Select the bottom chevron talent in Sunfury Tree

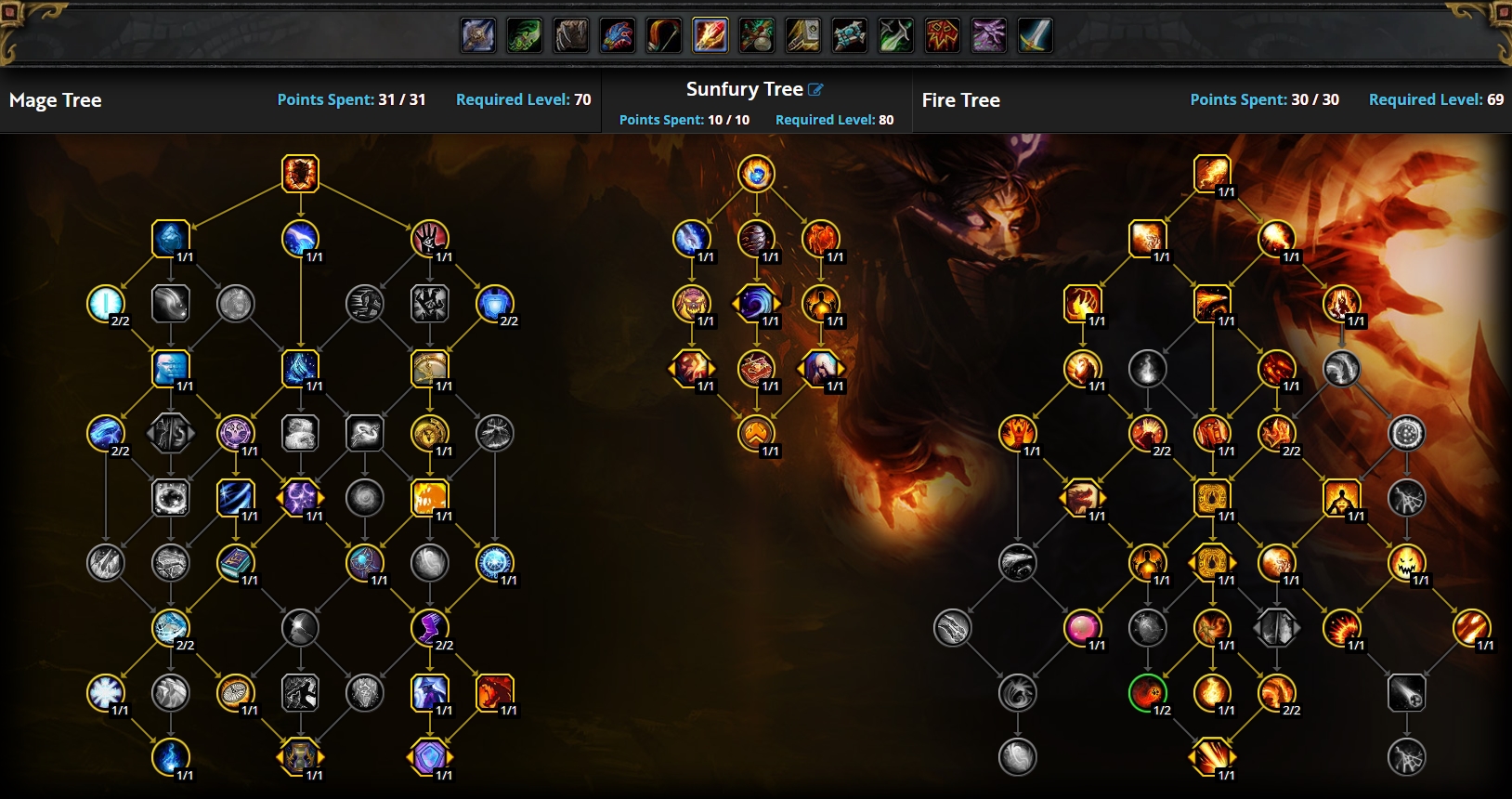coord(756,433)
